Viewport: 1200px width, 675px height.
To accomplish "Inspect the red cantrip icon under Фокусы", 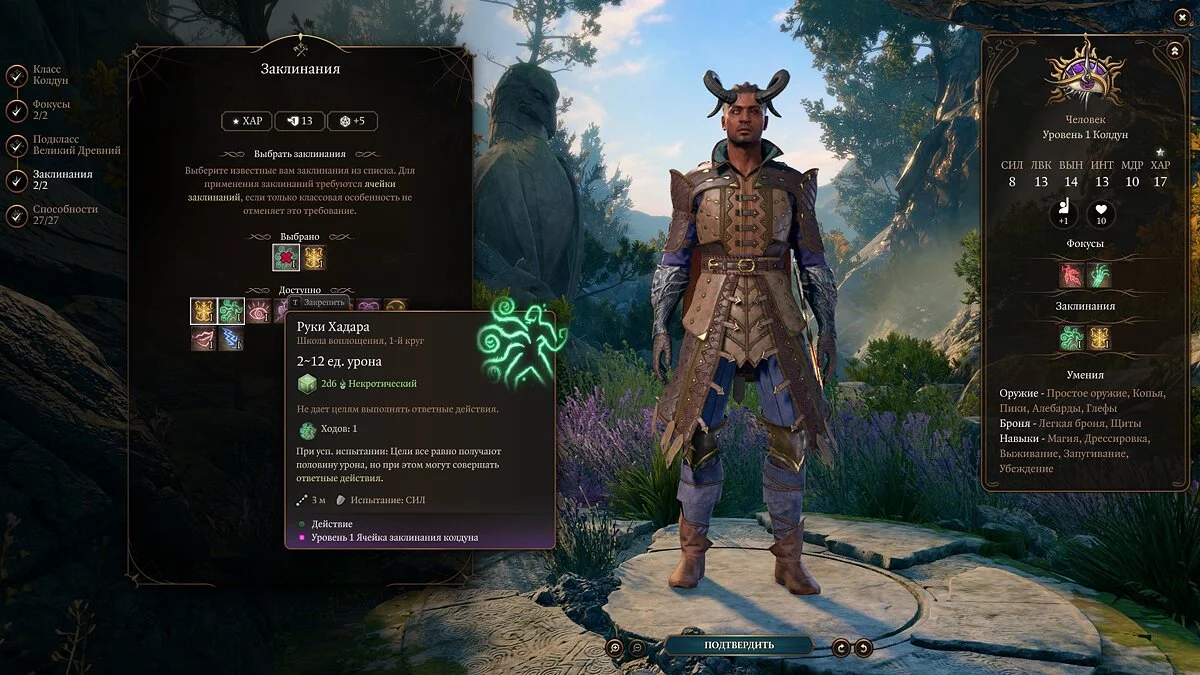I will (1072, 275).
